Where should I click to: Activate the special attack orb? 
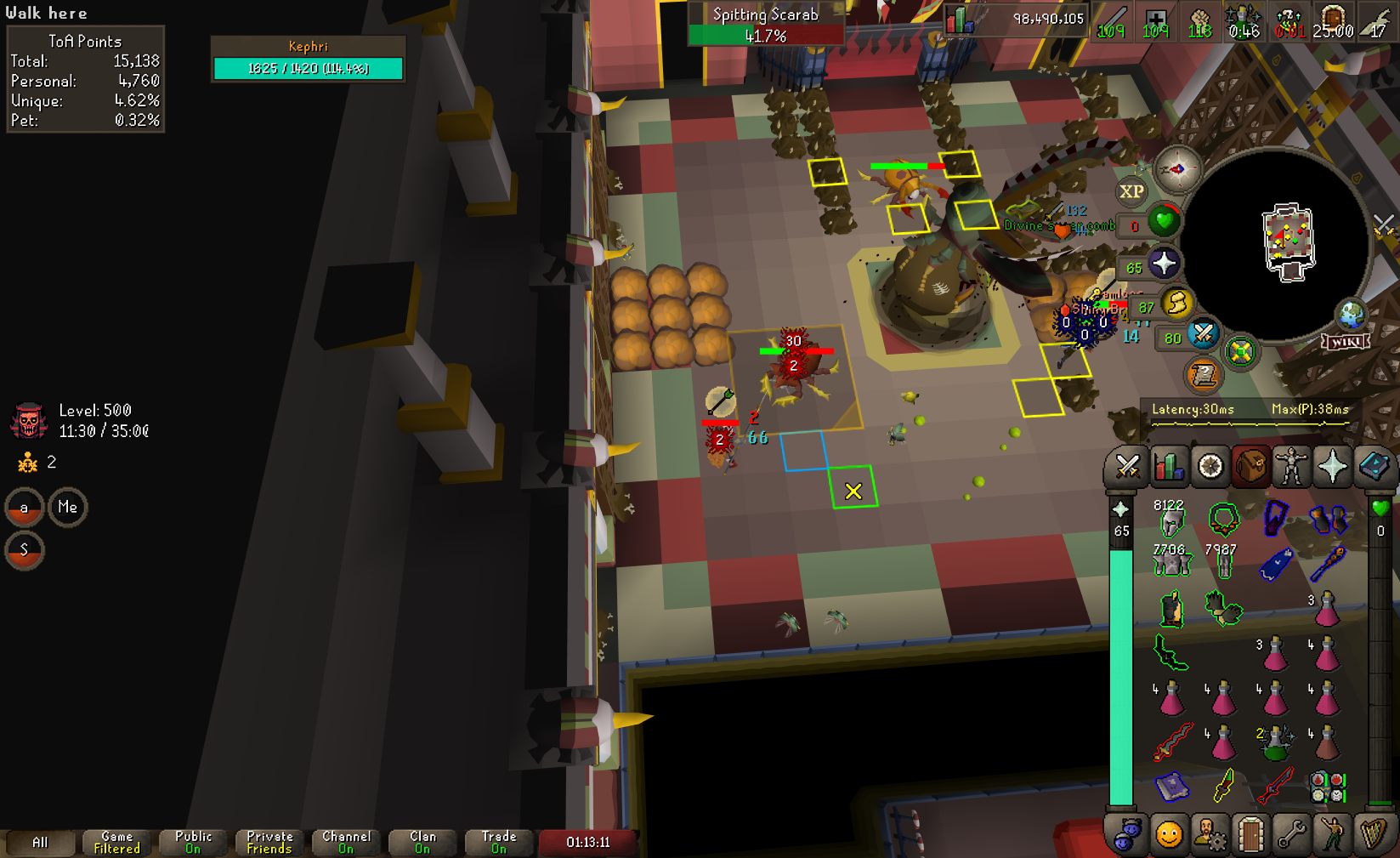coord(1203,334)
